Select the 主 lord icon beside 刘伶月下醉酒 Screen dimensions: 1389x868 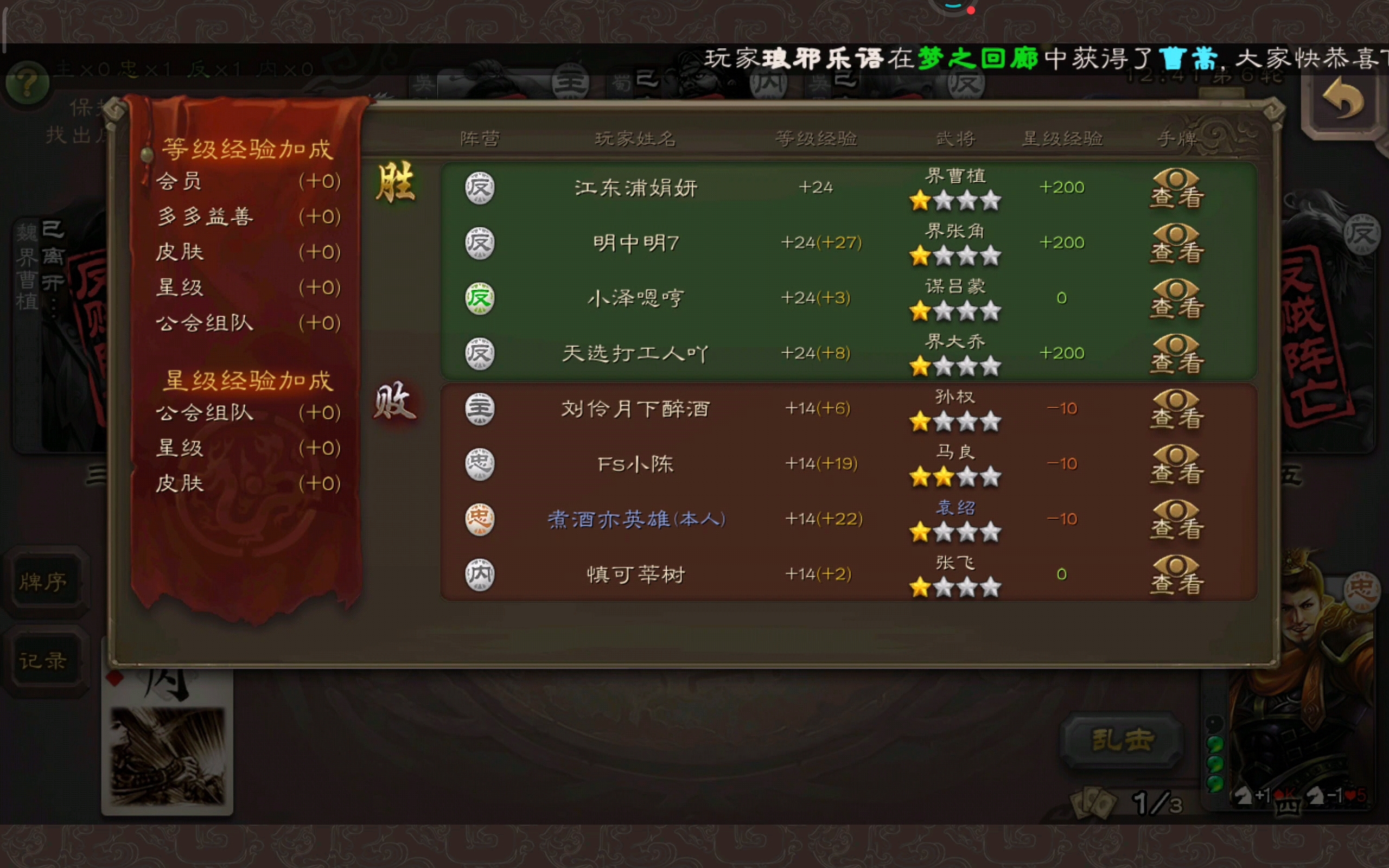[480, 409]
